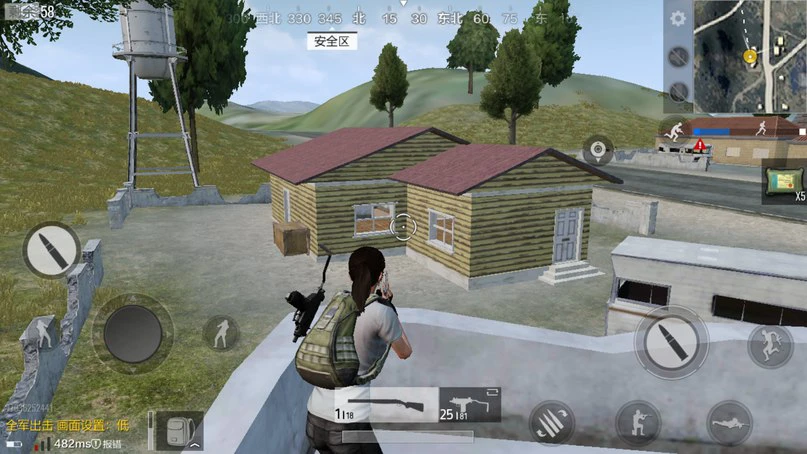Toggle the upper muted-audio icon beside the minimap
Image resolution: width=807 pixels, height=454 pixels.
[678, 57]
